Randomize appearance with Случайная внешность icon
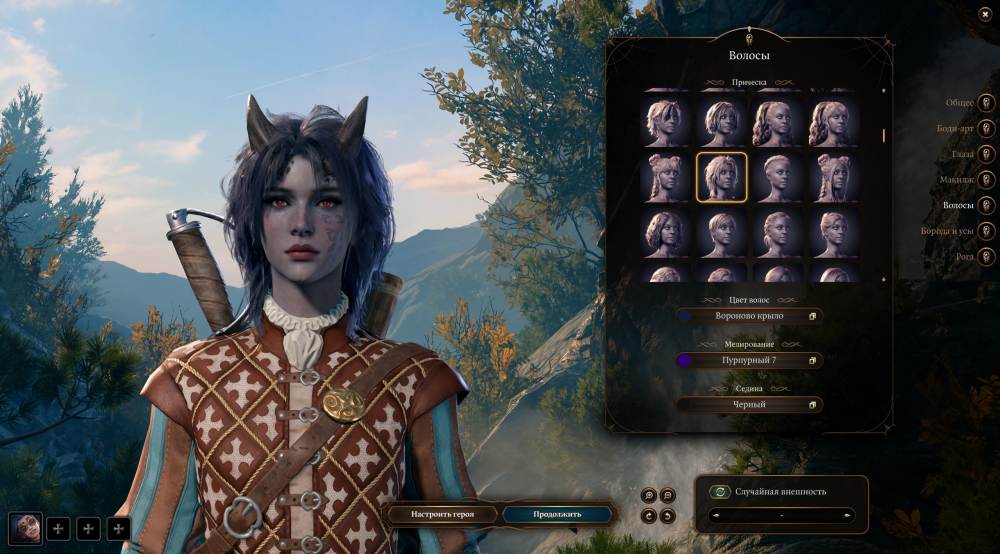 click(x=719, y=491)
